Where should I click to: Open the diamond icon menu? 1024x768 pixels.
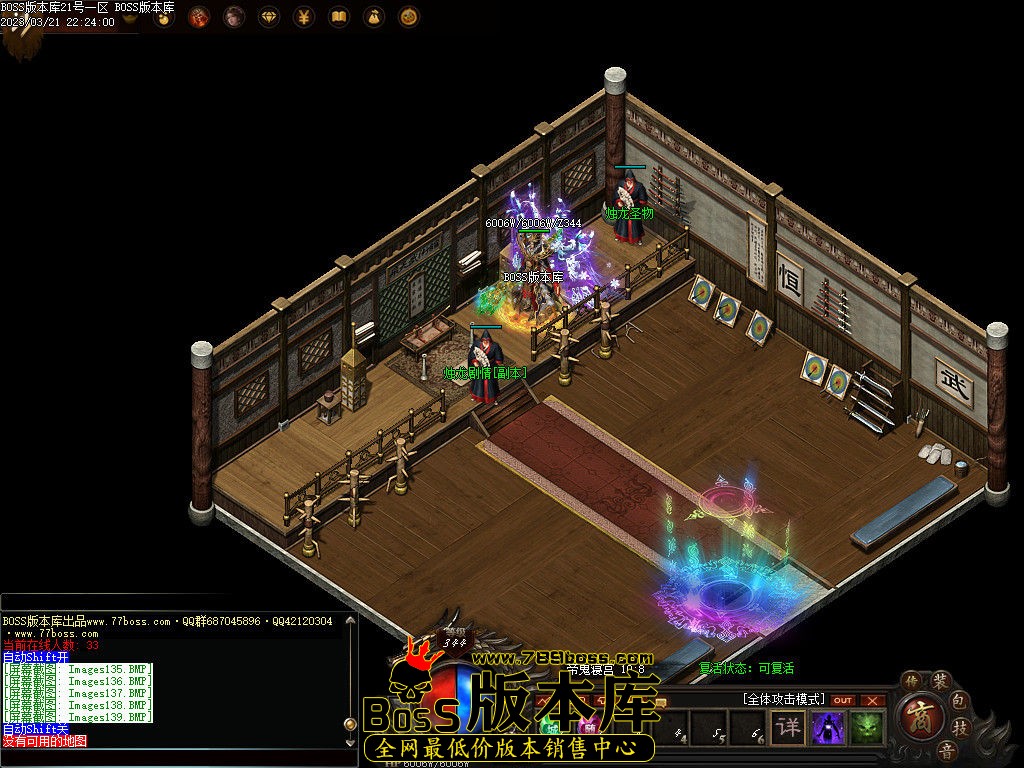269,17
